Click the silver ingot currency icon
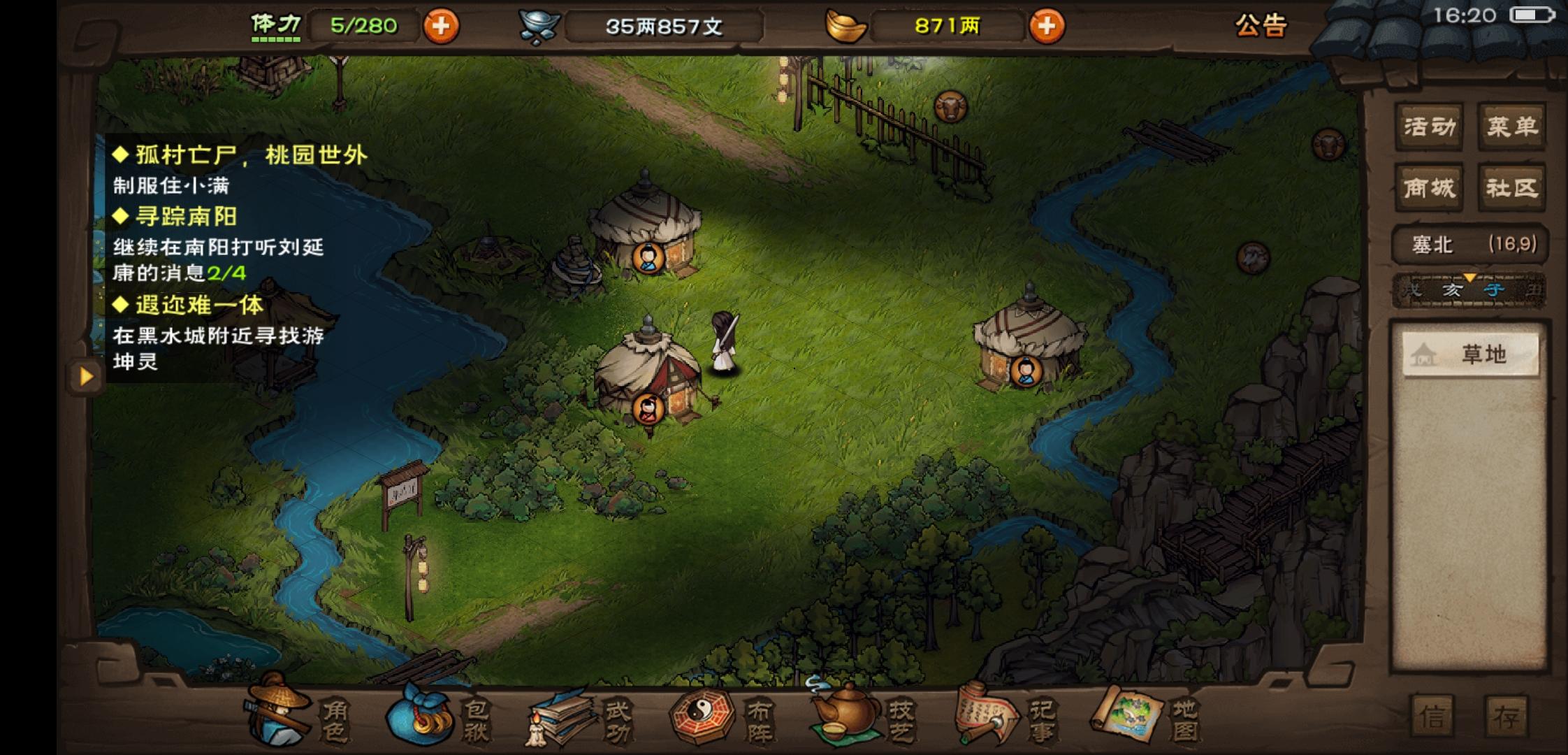The image size is (1568, 755). coord(538,23)
